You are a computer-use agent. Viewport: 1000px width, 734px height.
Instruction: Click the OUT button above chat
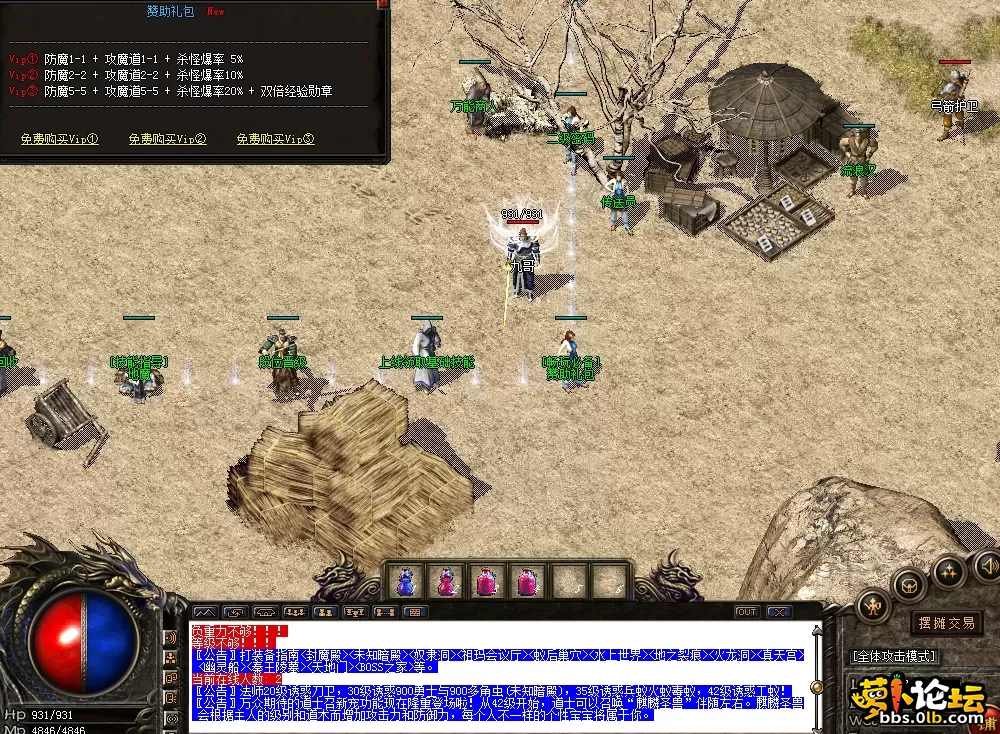pos(746,611)
